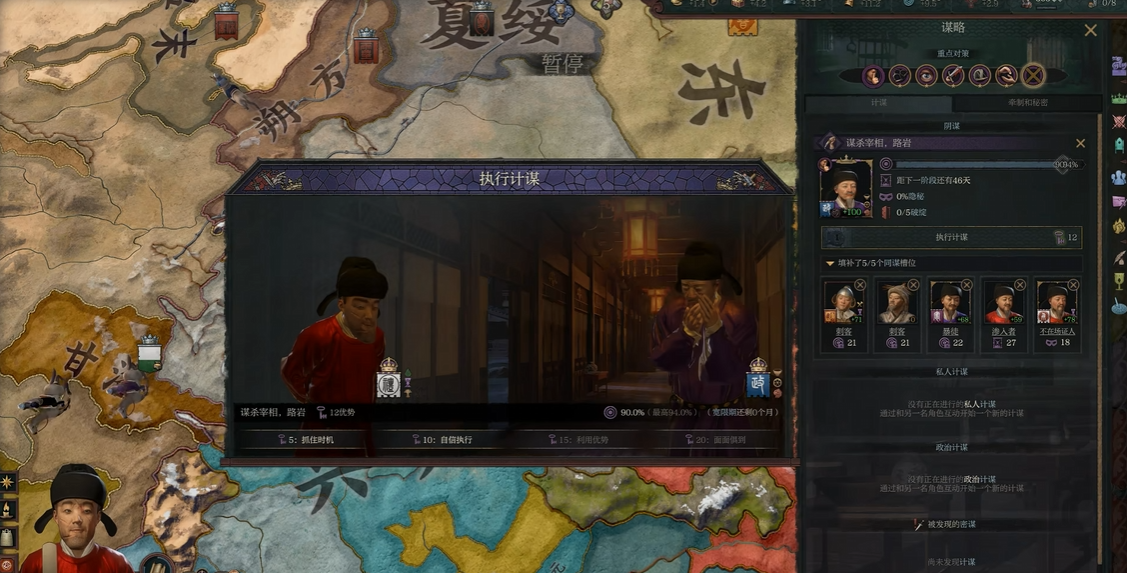Open the 计谋 tab
Viewport: 1127px width, 573px height.
(x=878, y=103)
